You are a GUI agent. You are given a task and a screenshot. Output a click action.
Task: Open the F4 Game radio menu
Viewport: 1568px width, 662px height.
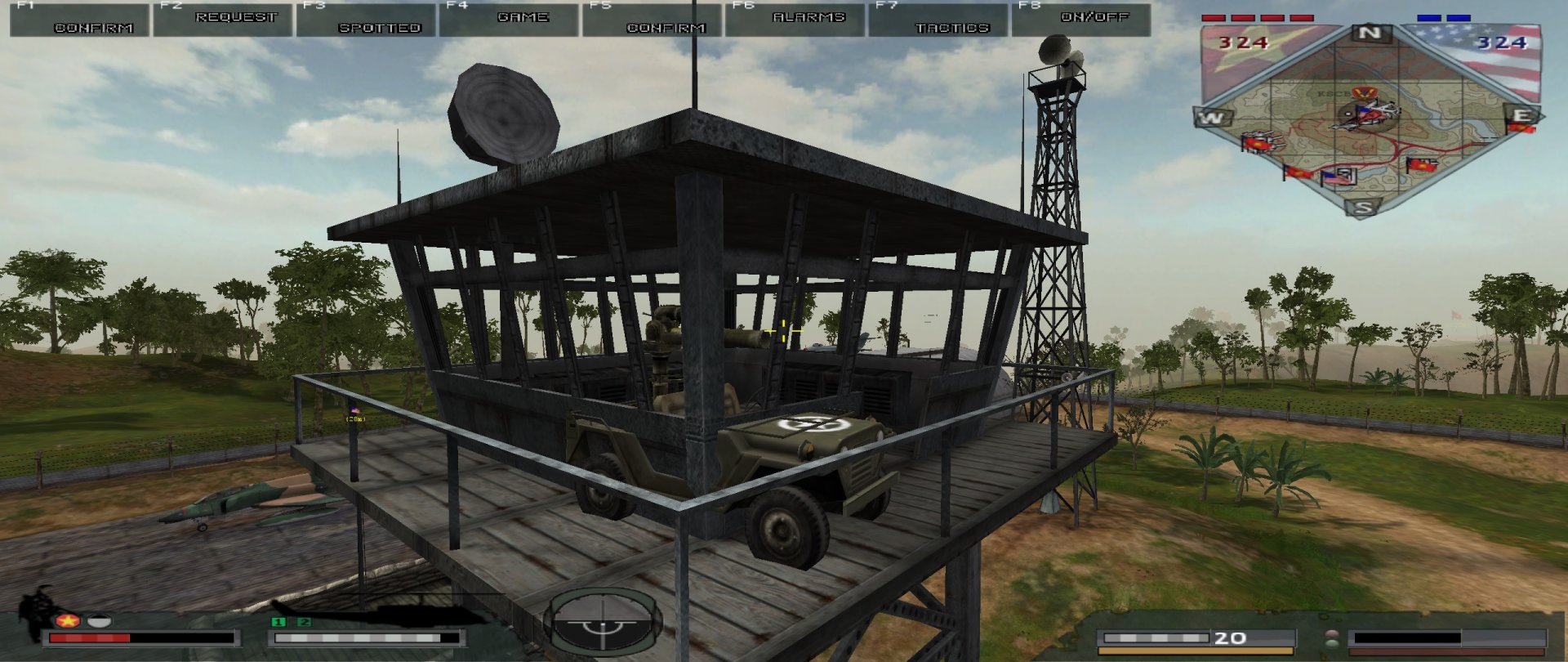tap(509, 20)
